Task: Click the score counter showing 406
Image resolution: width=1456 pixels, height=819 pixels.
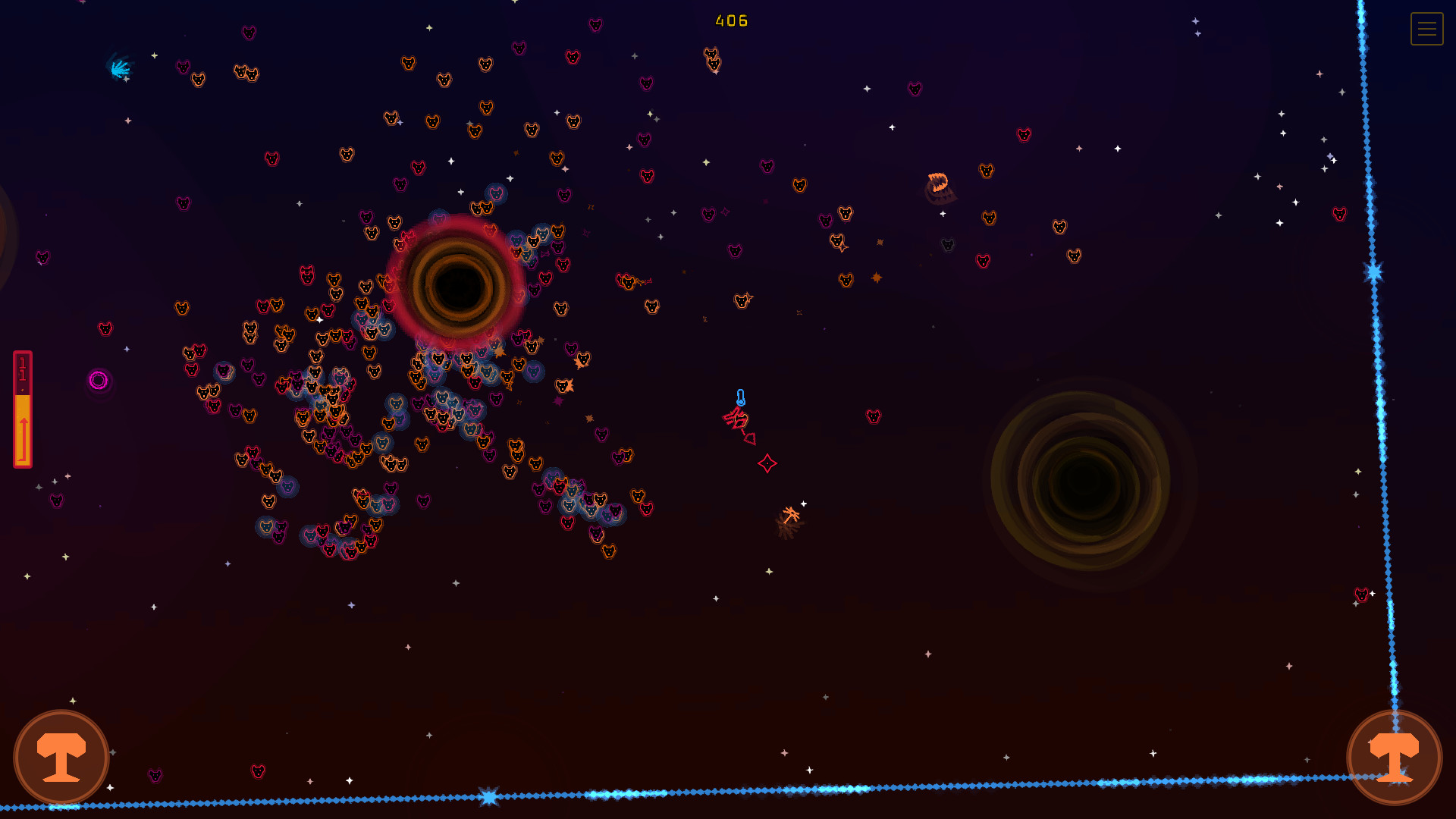Action: click(x=730, y=21)
